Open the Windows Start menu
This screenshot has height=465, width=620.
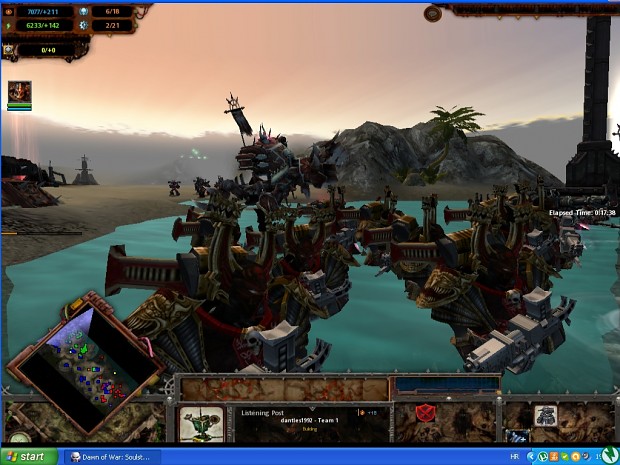click(x=28, y=456)
